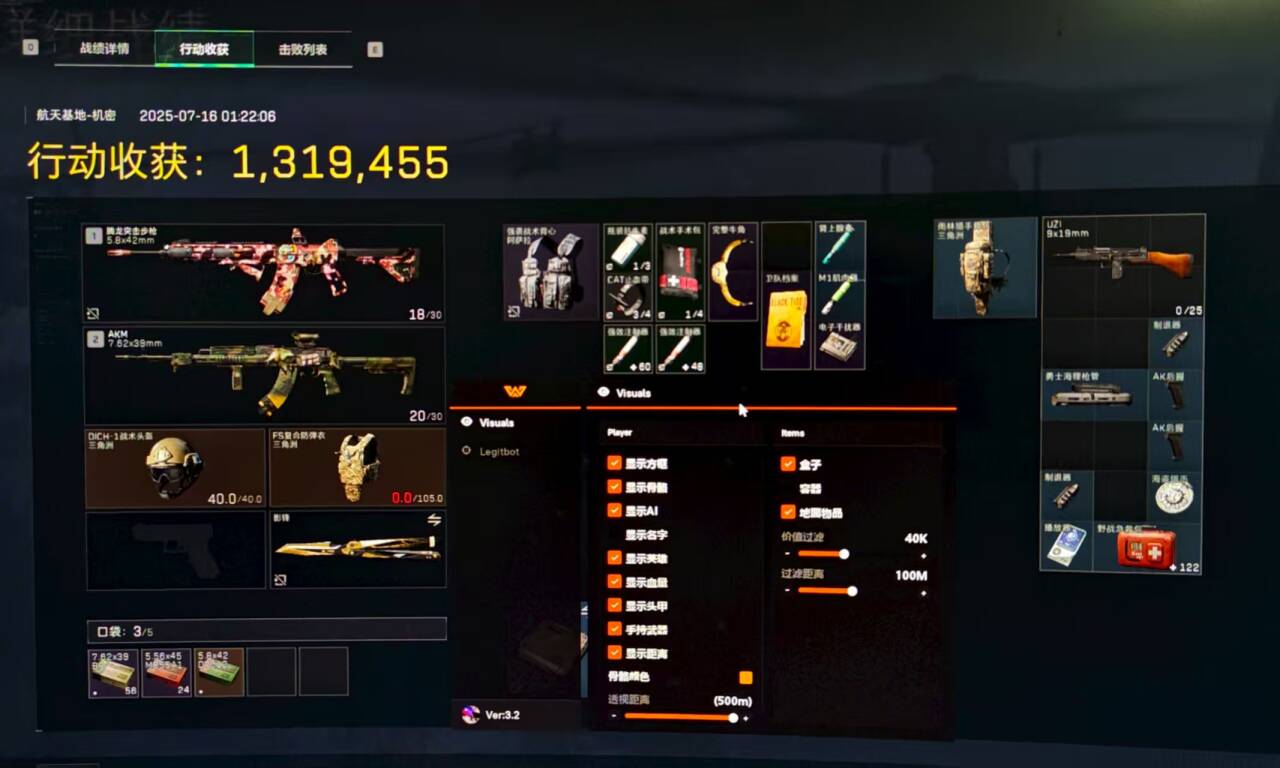Image resolution: width=1280 pixels, height=768 pixels.
Task: Select the golden 完整牛角 horn item
Action: point(732,271)
